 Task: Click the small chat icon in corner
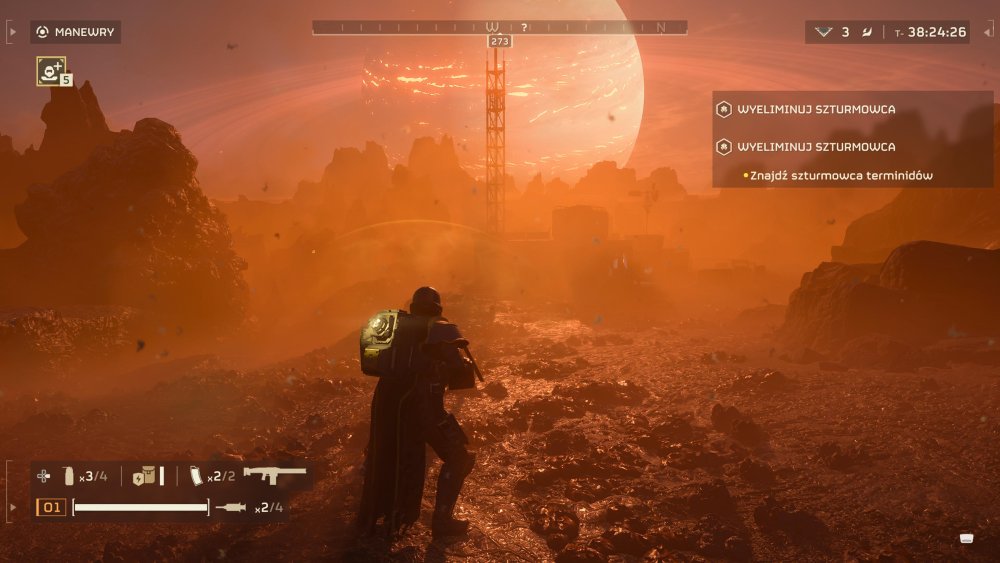(966, 538)
